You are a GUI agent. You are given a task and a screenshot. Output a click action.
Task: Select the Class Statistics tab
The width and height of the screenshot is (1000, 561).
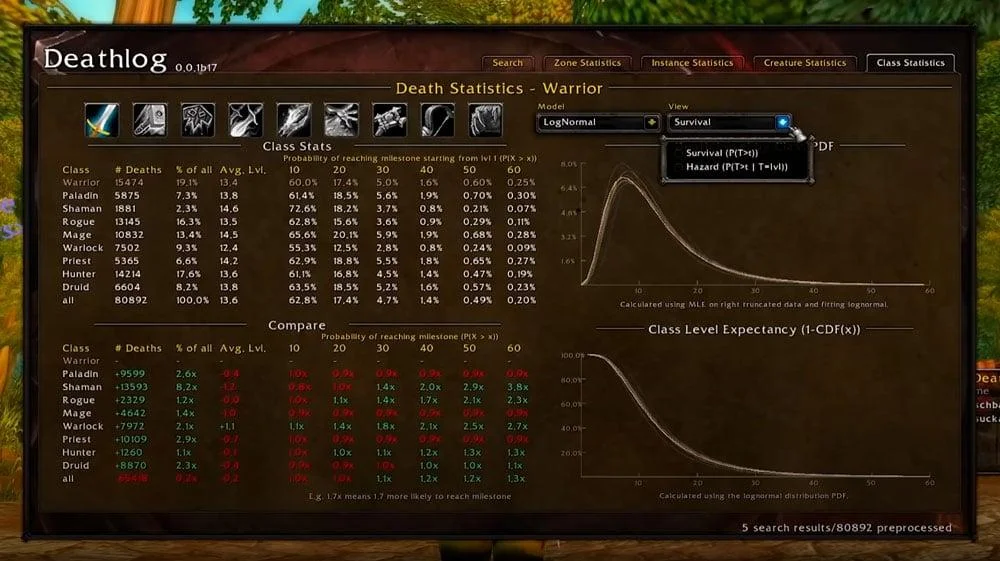(x=910, y=63)
